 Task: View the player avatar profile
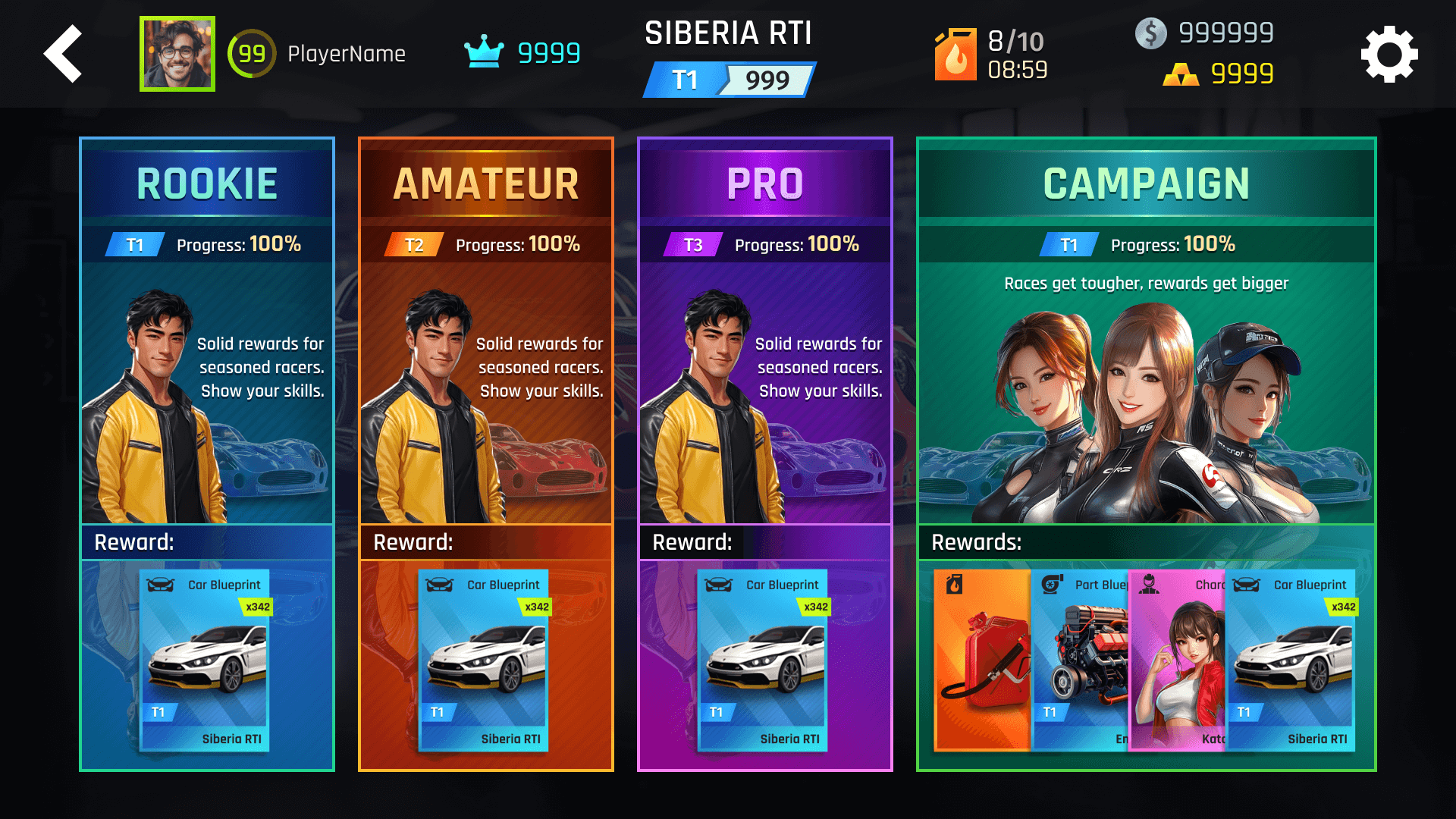177,54
